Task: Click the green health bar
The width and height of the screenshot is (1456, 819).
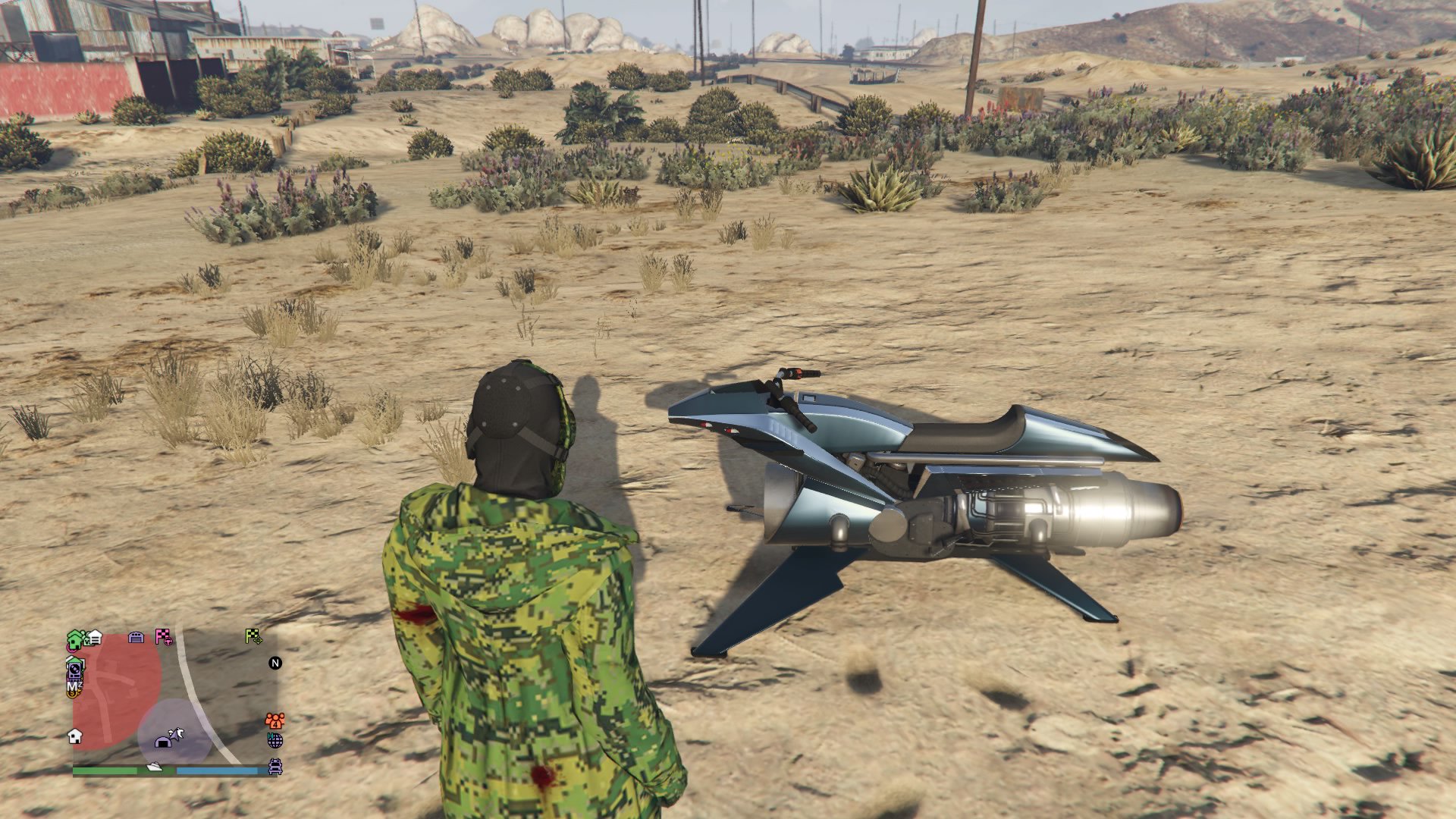Action: (x=105, y=770)
